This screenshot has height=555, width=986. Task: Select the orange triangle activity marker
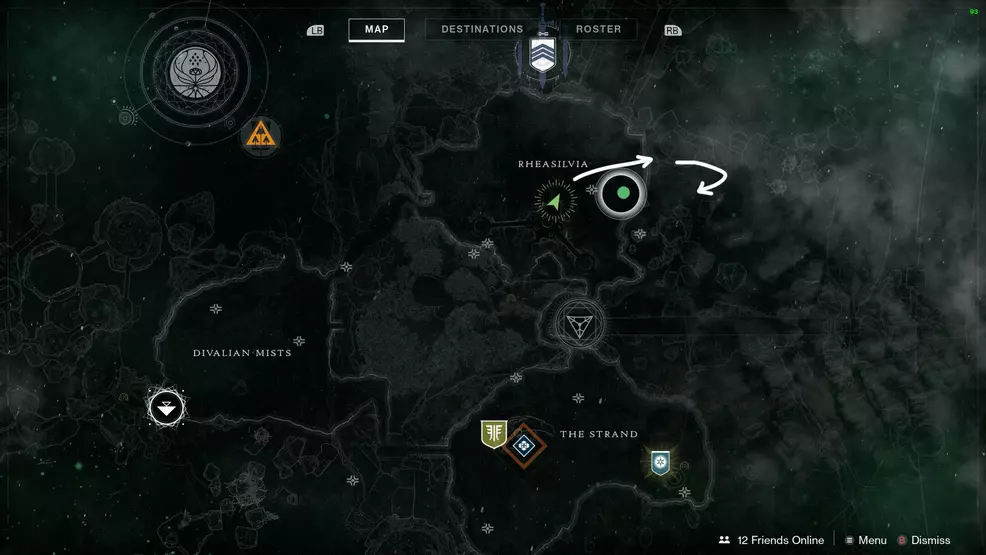click(x=260, y=137)
